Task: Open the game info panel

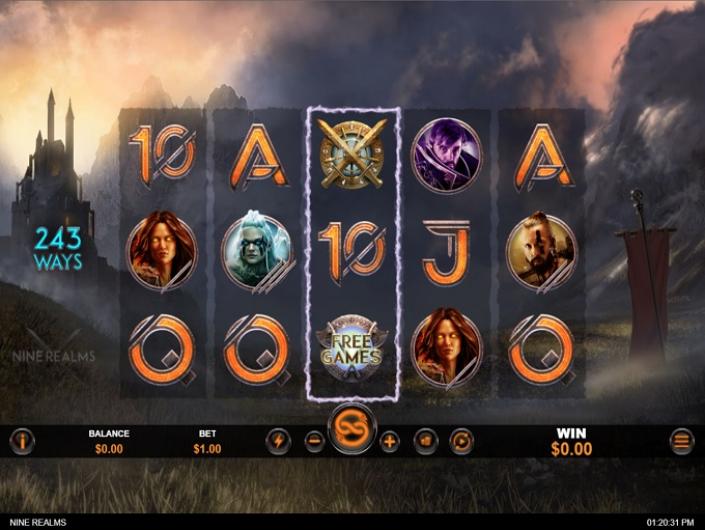Action: click(22, 441)
